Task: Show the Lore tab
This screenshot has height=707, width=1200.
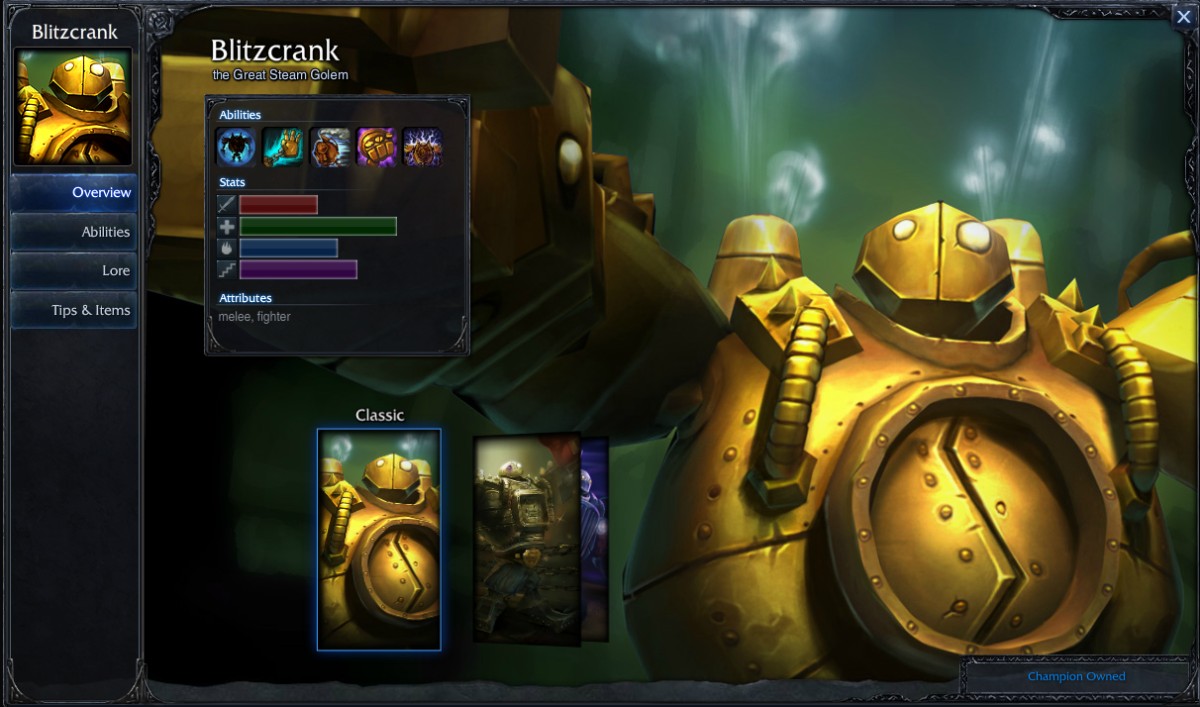Action: click(74, 271)
